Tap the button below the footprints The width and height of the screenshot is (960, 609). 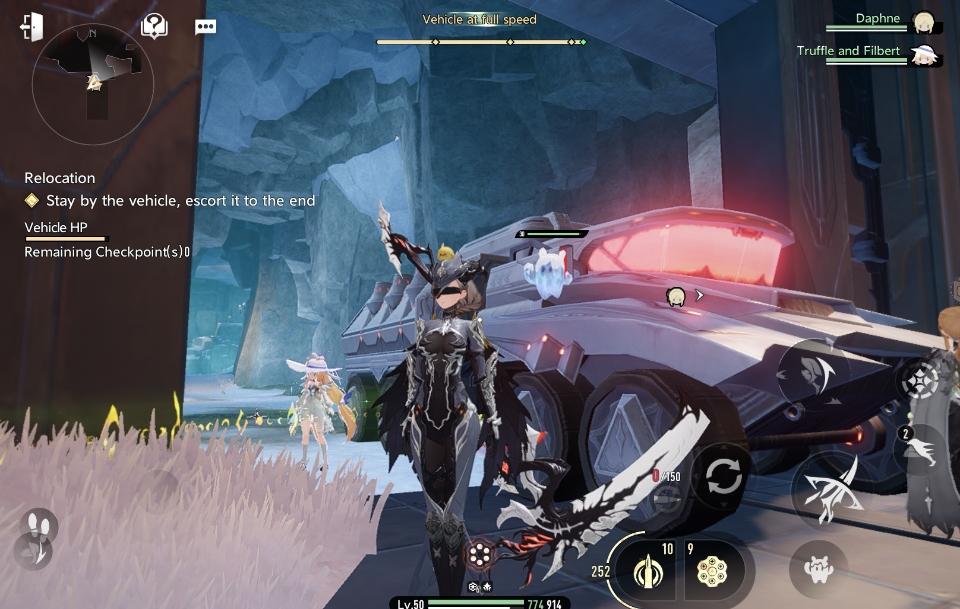tap(34, 552)
